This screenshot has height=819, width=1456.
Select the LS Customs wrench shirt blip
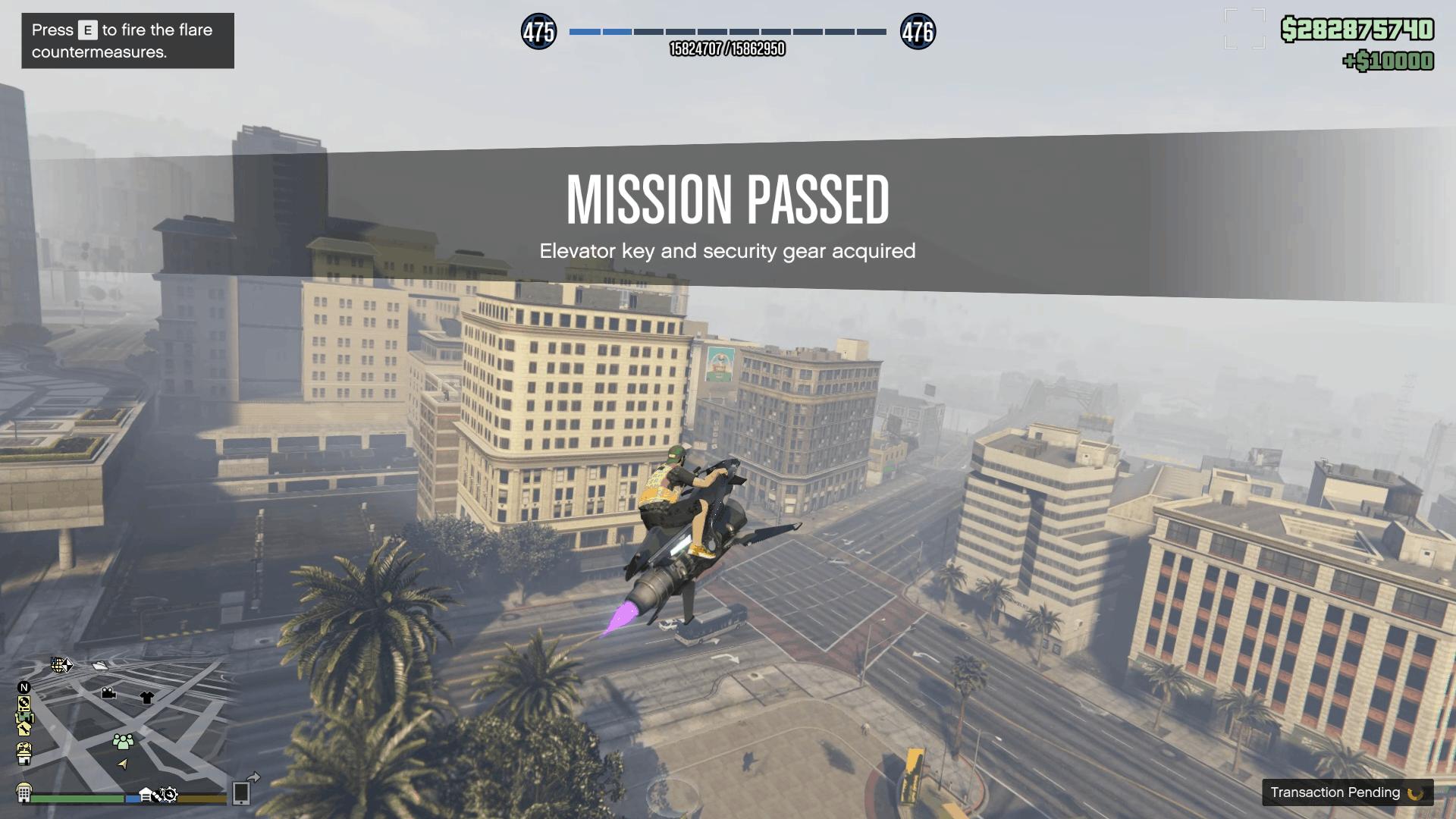click(x=24, y=729)
